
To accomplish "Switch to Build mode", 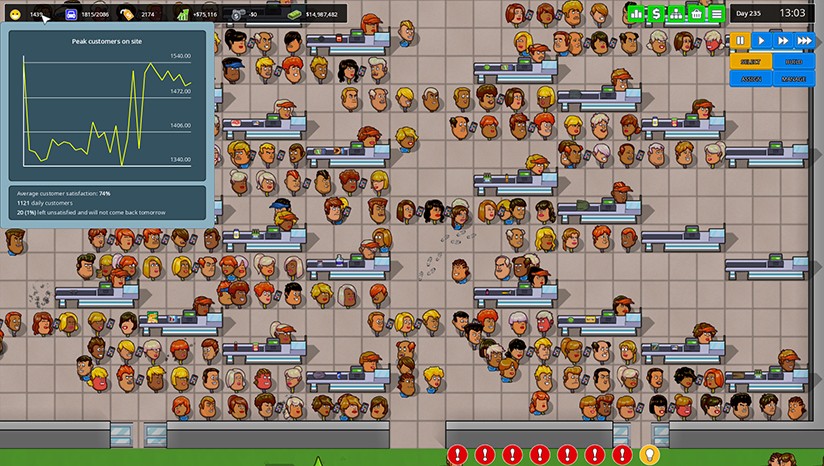I will (x=794, y=61).
